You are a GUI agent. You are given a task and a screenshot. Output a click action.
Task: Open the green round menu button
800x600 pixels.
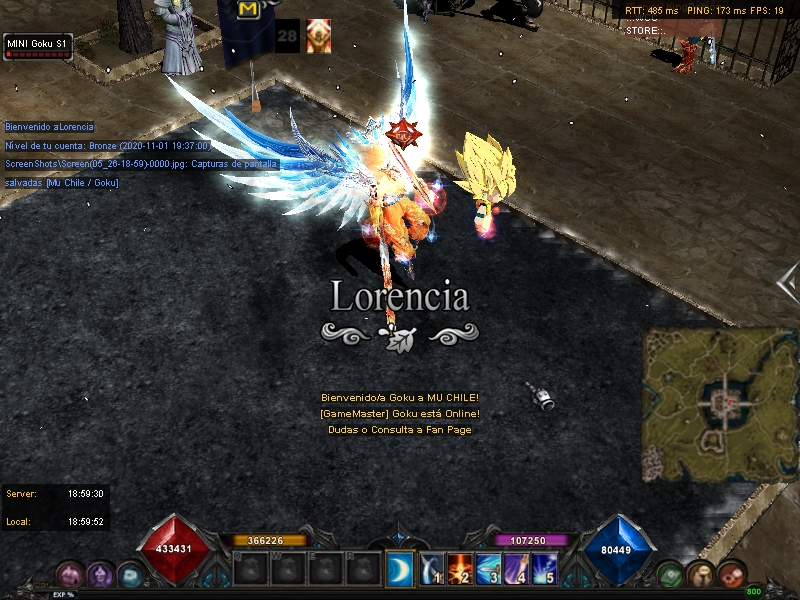pos(671,575)
